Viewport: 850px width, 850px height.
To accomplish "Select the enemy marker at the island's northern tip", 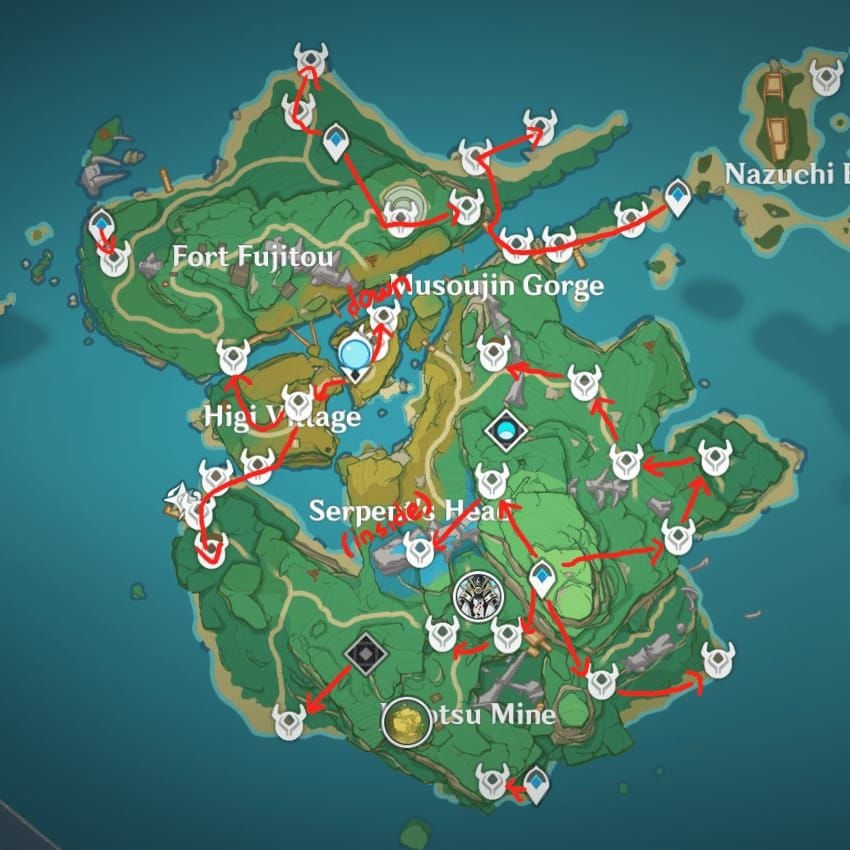I will pos(309,57).
